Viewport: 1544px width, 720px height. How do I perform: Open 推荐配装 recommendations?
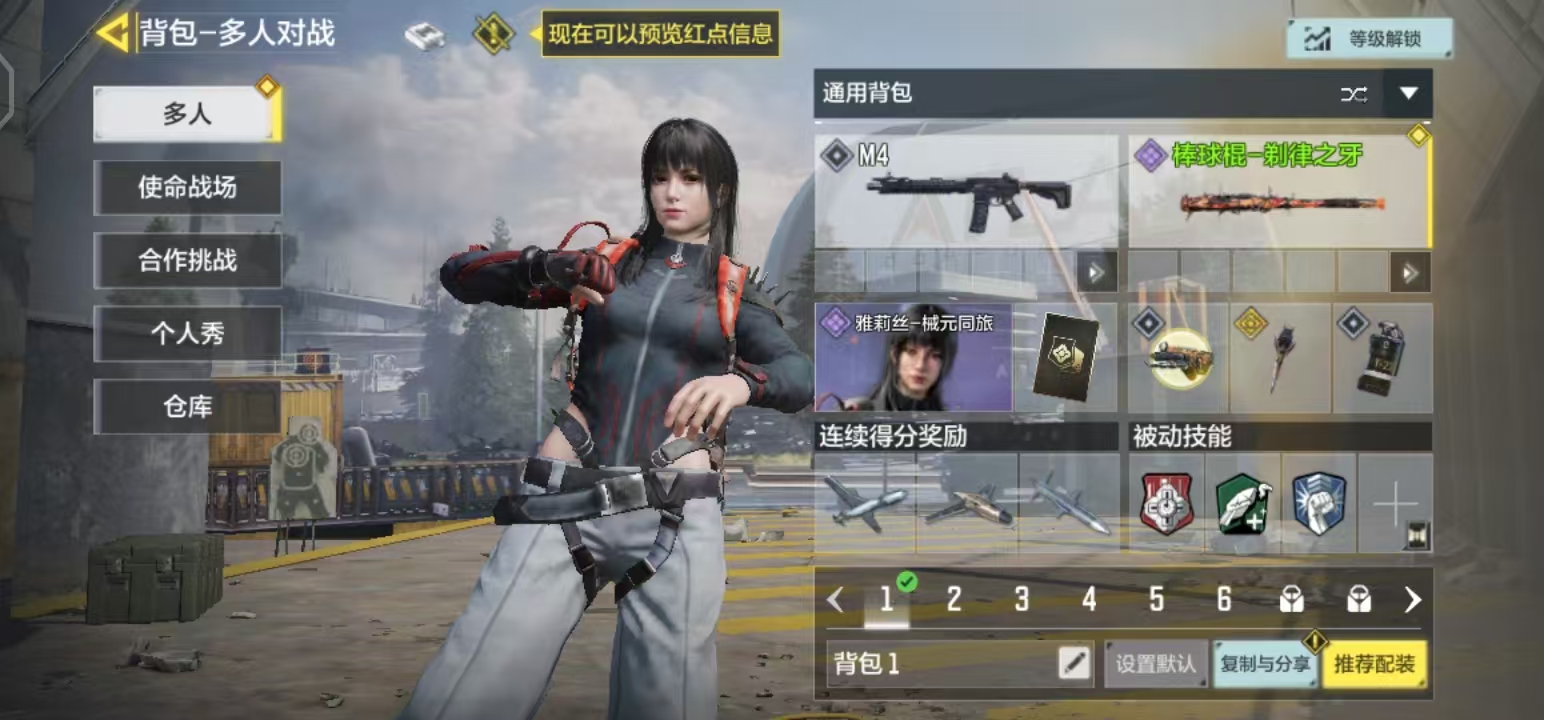pyautogui.click(x=1374, y=664)
